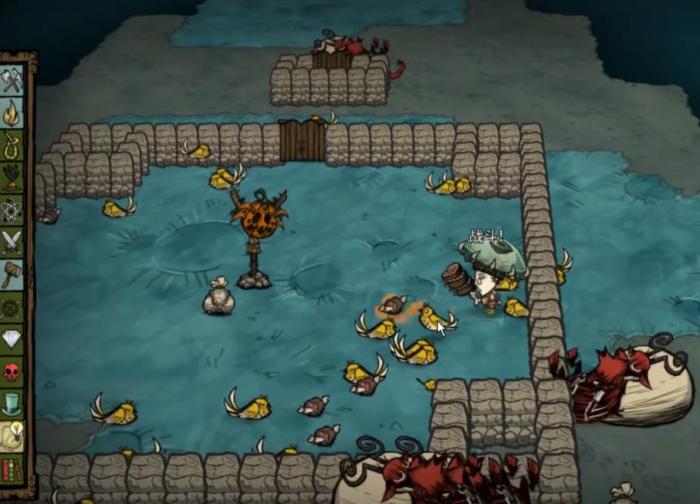Switch to the Magic tab with the red skull
This screenshot has width=700, height=504.
[x=13, y=371]
